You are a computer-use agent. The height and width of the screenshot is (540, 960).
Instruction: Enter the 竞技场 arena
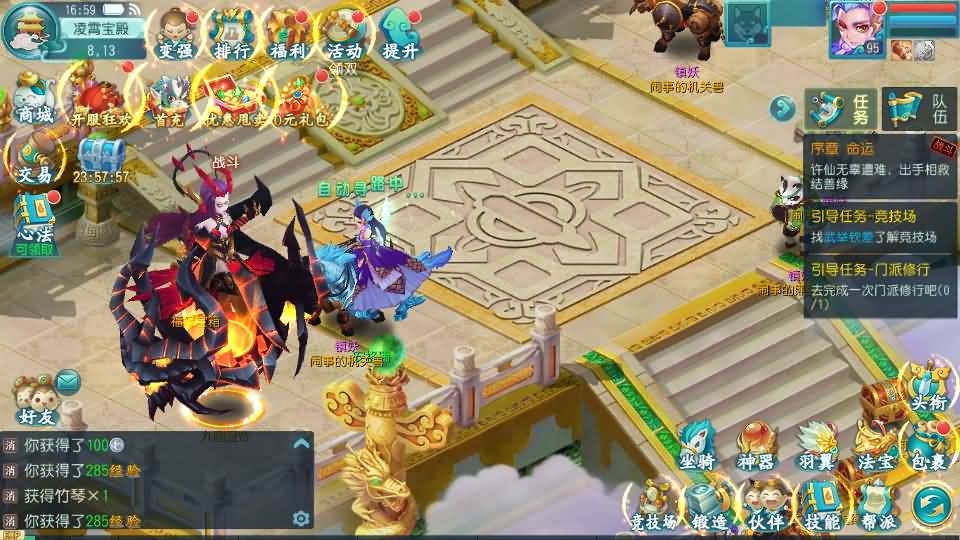coord(653,505)
